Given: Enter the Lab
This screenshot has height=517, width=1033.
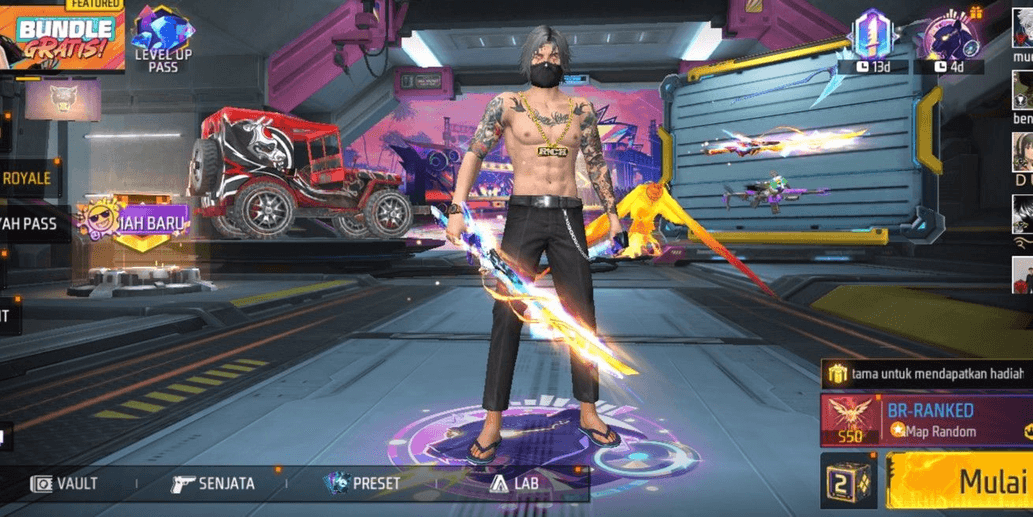Looking at the screenshot, I should point(512,484).
